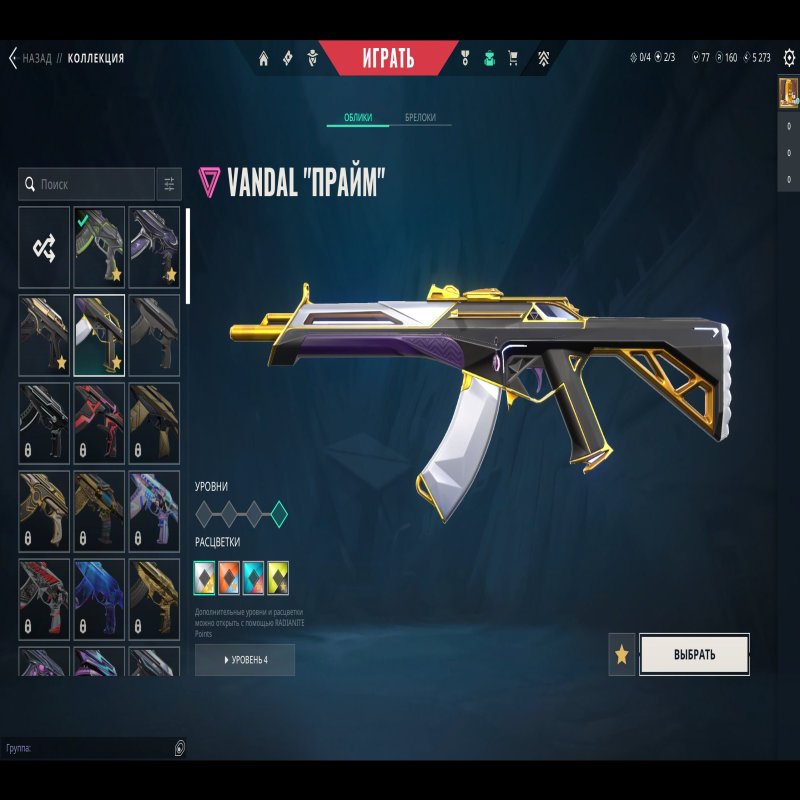The height and width of the screenshot is (800, 800).
Task: Open the shopping cart store icon
Action: 514,58
